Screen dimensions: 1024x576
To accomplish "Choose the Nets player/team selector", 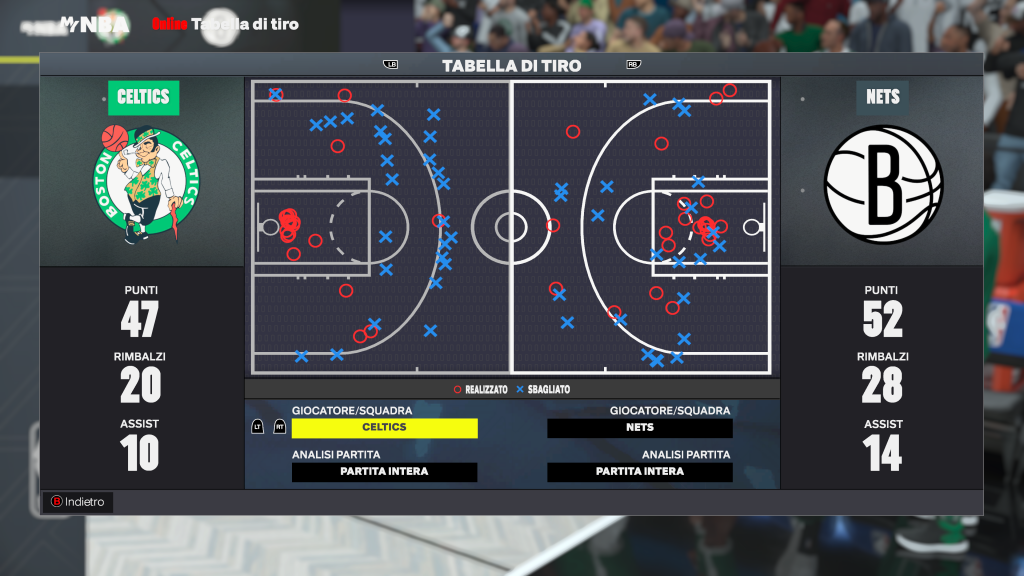I will pyautogui.click(x=640, y=428).
